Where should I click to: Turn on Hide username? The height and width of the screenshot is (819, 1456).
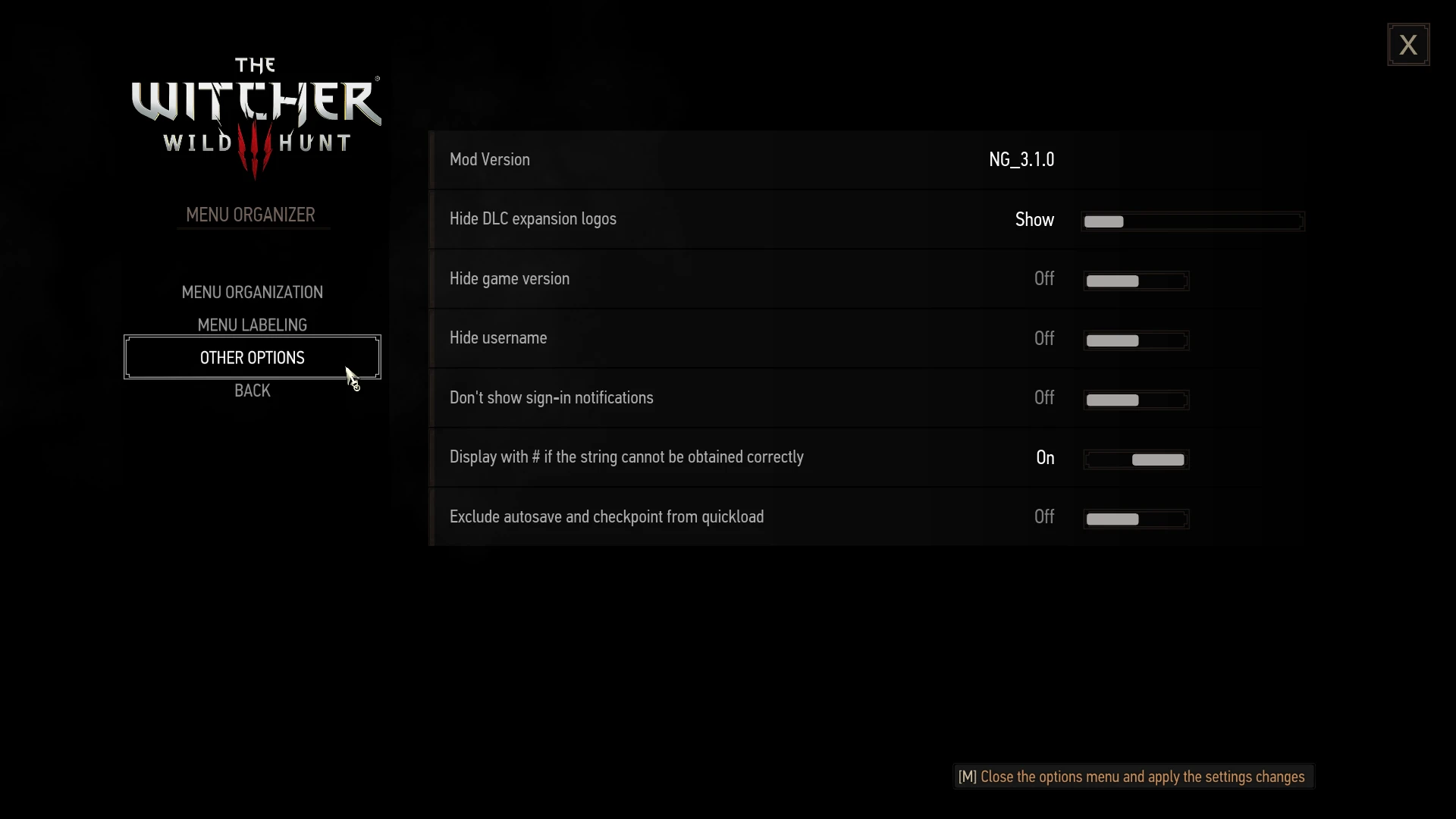coord(1135,340)
